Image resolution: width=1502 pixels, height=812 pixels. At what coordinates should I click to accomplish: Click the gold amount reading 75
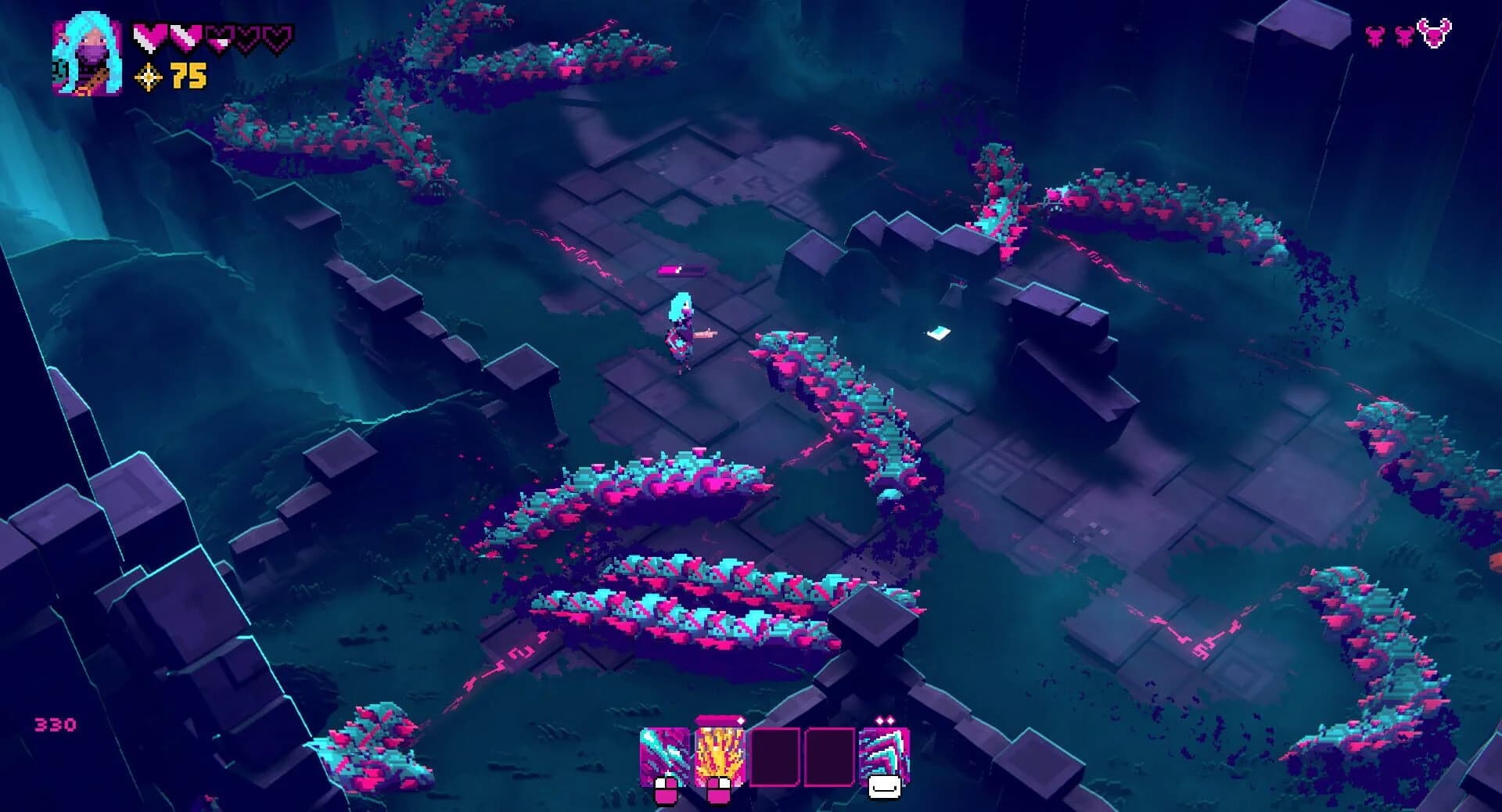[x=189, y=78]
